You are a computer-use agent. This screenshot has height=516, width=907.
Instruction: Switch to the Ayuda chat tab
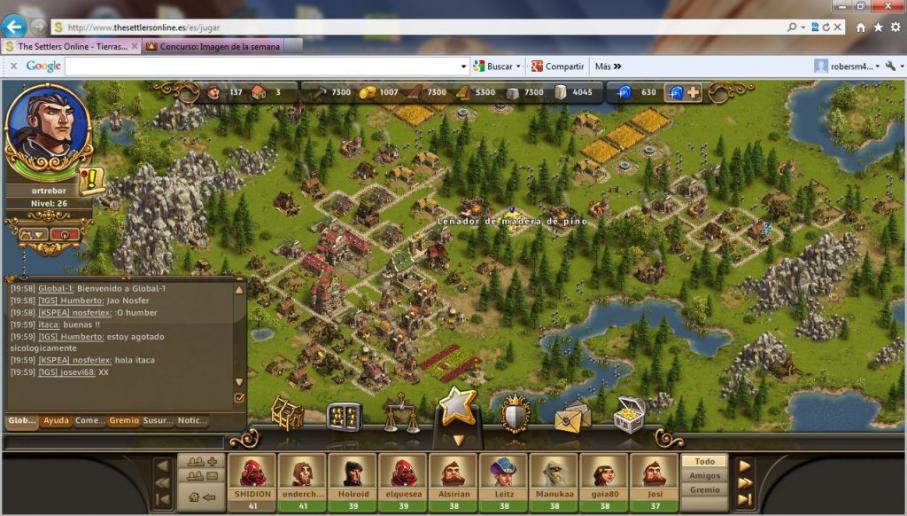(x=56, y=421)
